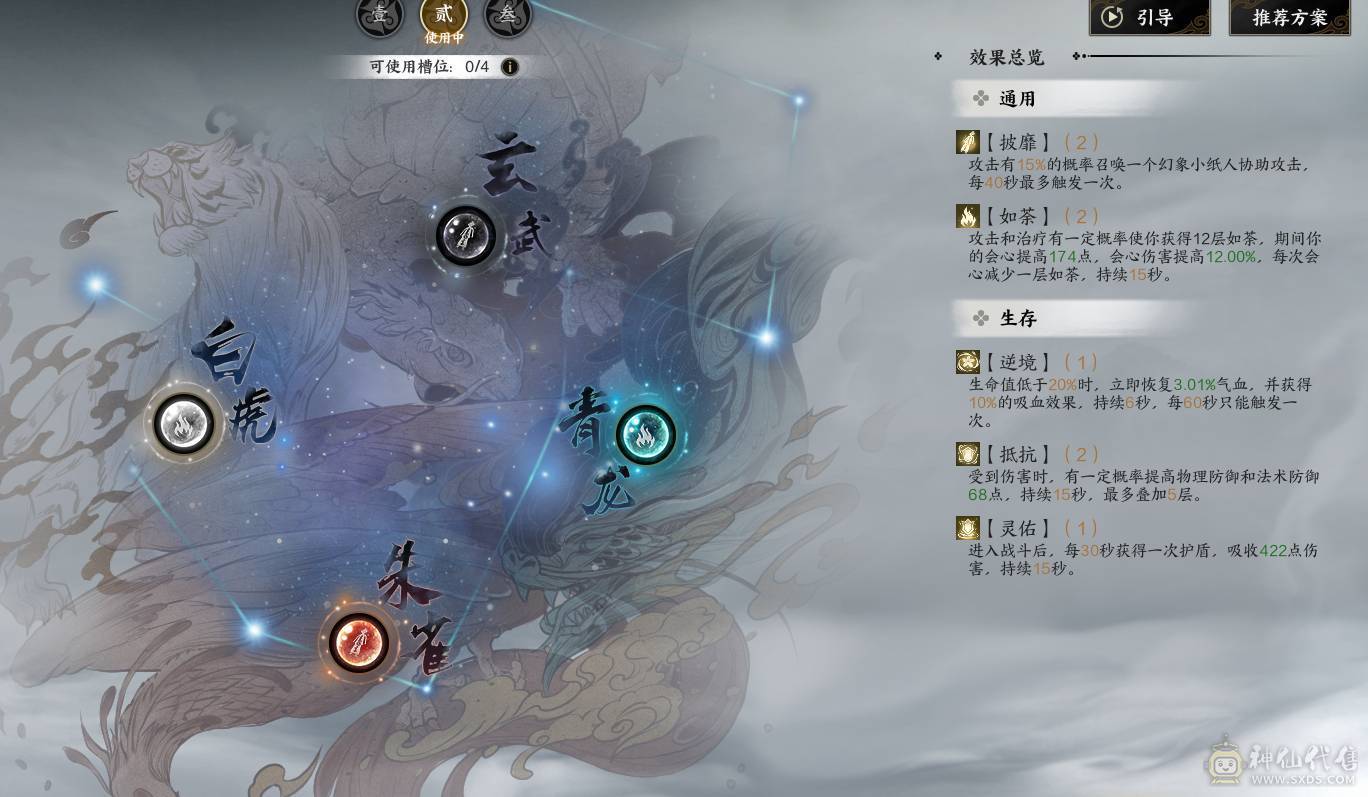The image size is (1368, 797).
Task: Switch to the 壹 tab
Action: click(379, 15)
